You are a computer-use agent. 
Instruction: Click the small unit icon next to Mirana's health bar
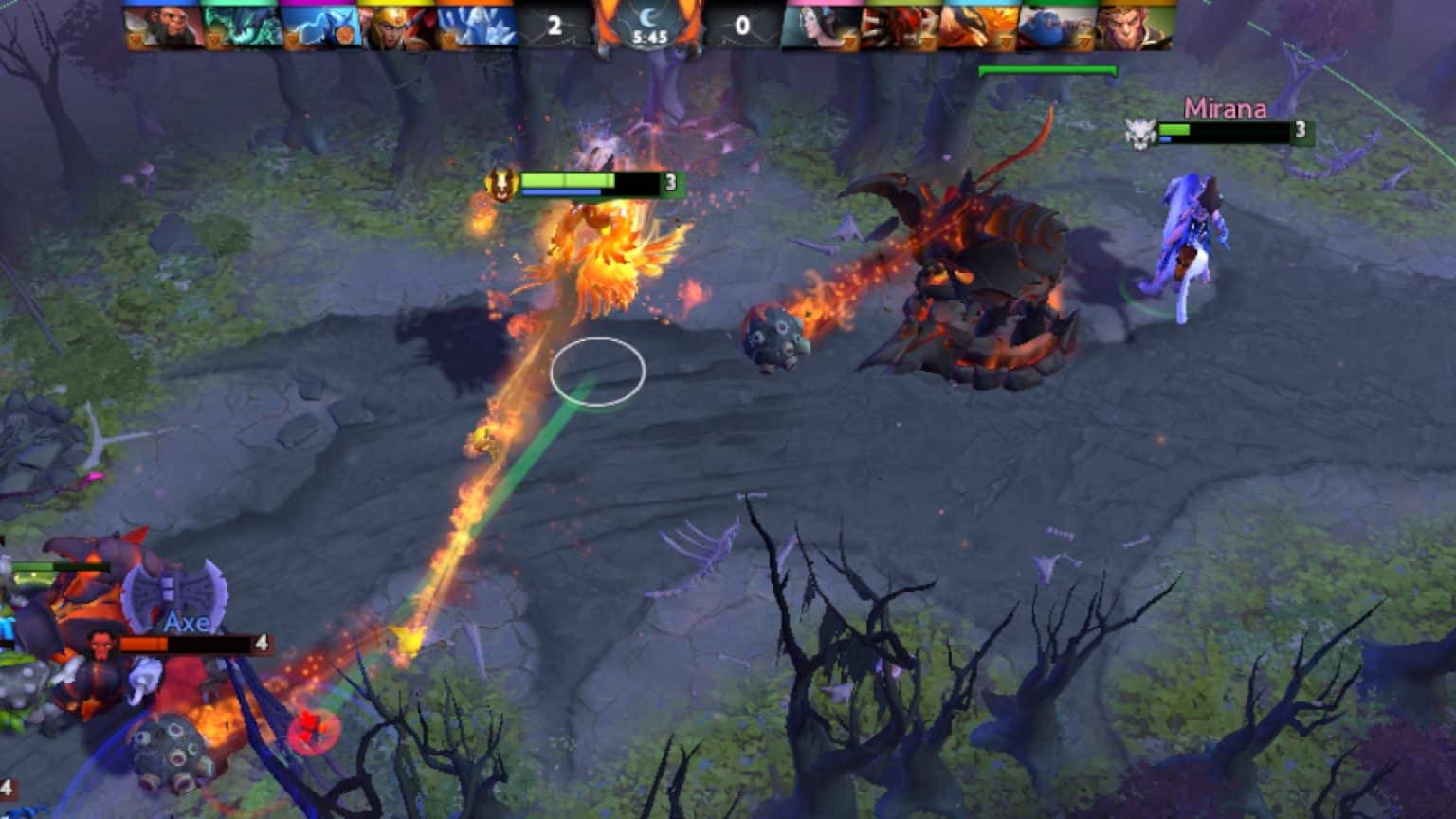click(x=1142, y=133)
